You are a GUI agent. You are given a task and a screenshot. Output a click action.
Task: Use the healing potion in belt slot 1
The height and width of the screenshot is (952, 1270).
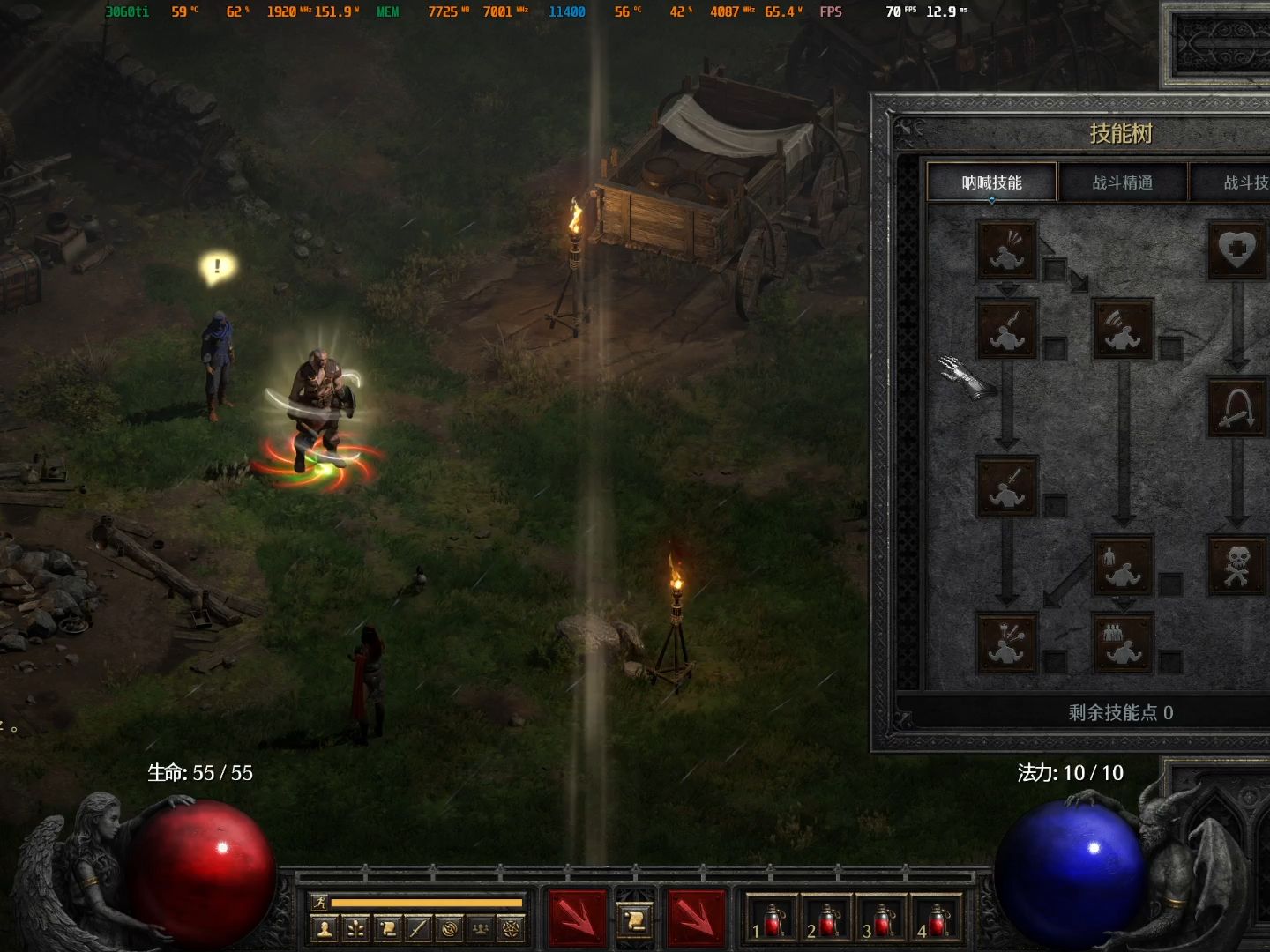(770, 919)
